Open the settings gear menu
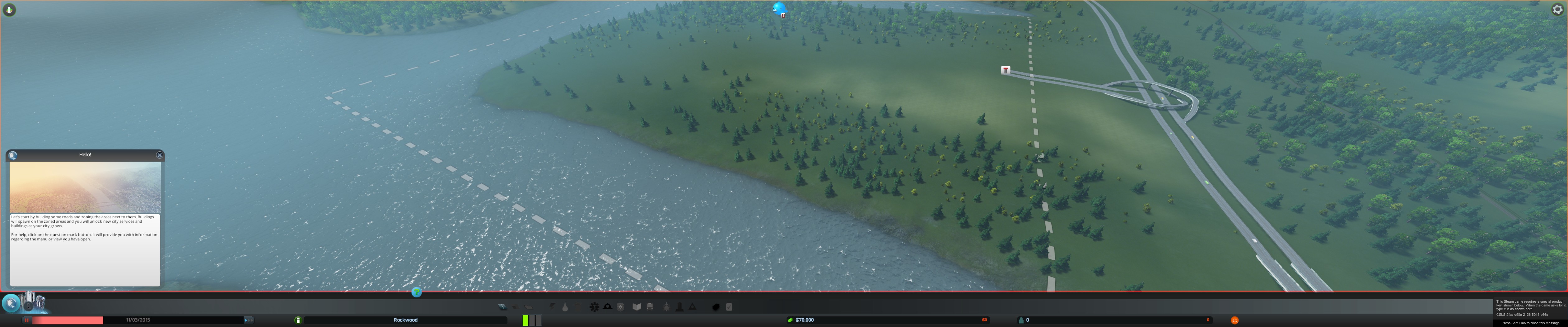1568x327 pixels. tap(1557, 10)
